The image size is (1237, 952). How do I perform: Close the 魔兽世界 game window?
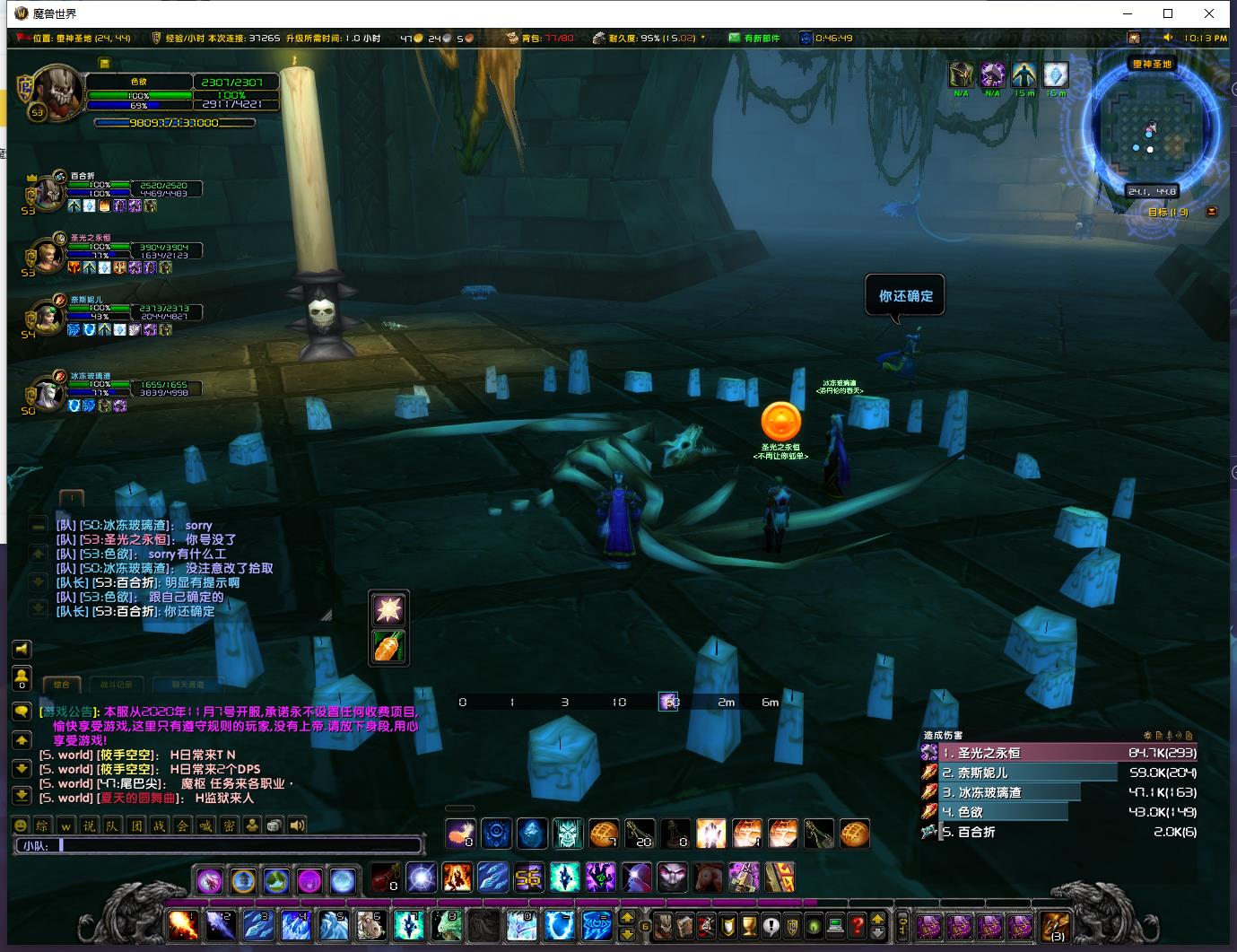coord(1210,13)
